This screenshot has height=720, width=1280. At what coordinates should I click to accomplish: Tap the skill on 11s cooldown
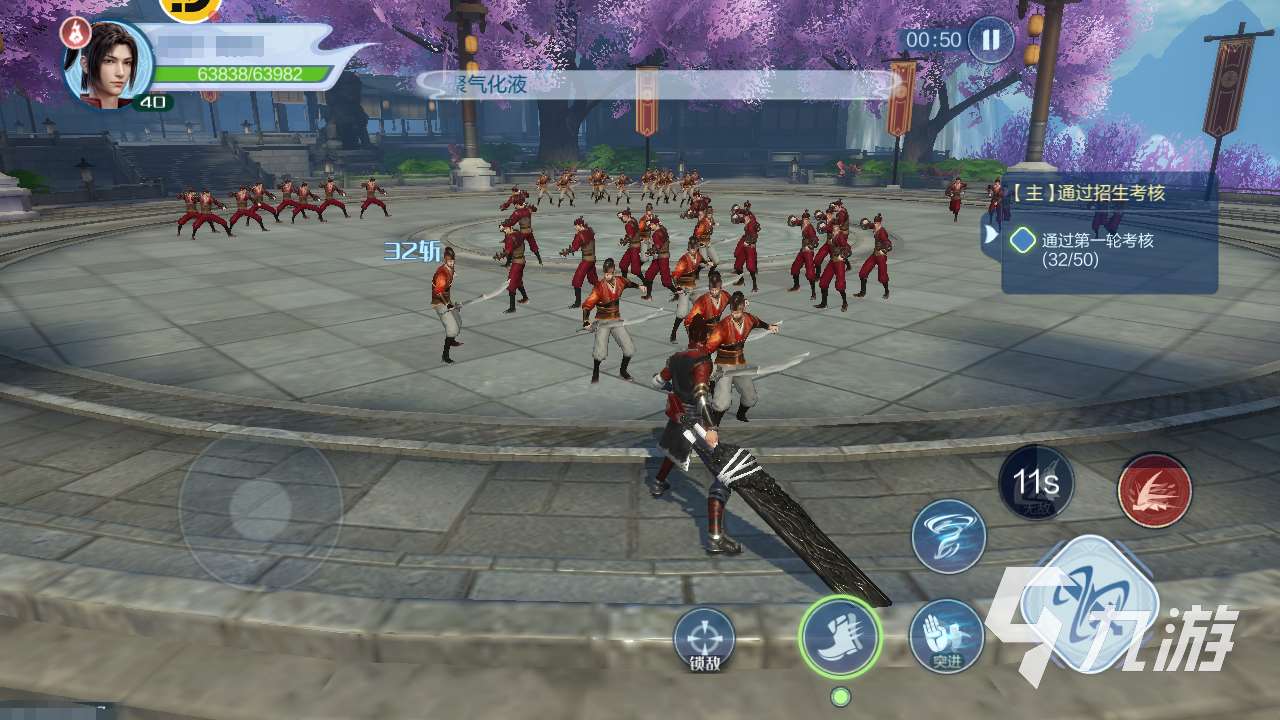[1035, 485]
